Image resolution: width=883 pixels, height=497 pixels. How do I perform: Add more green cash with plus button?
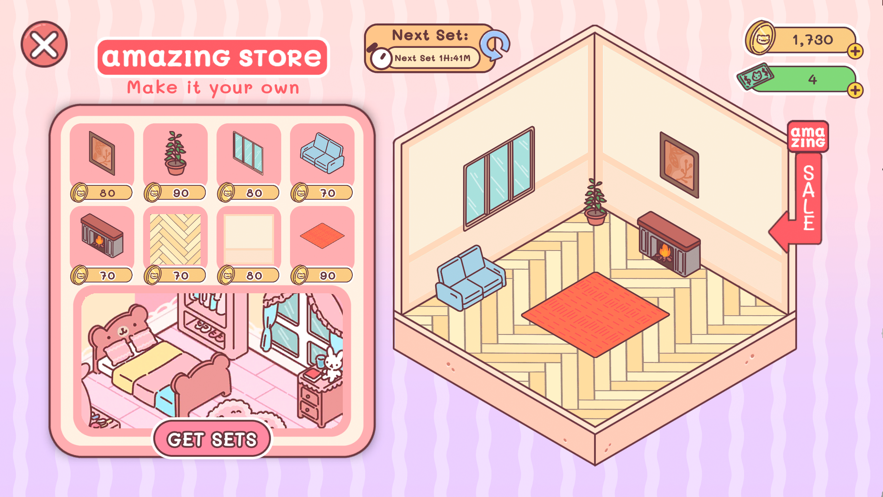pos(855,90)
